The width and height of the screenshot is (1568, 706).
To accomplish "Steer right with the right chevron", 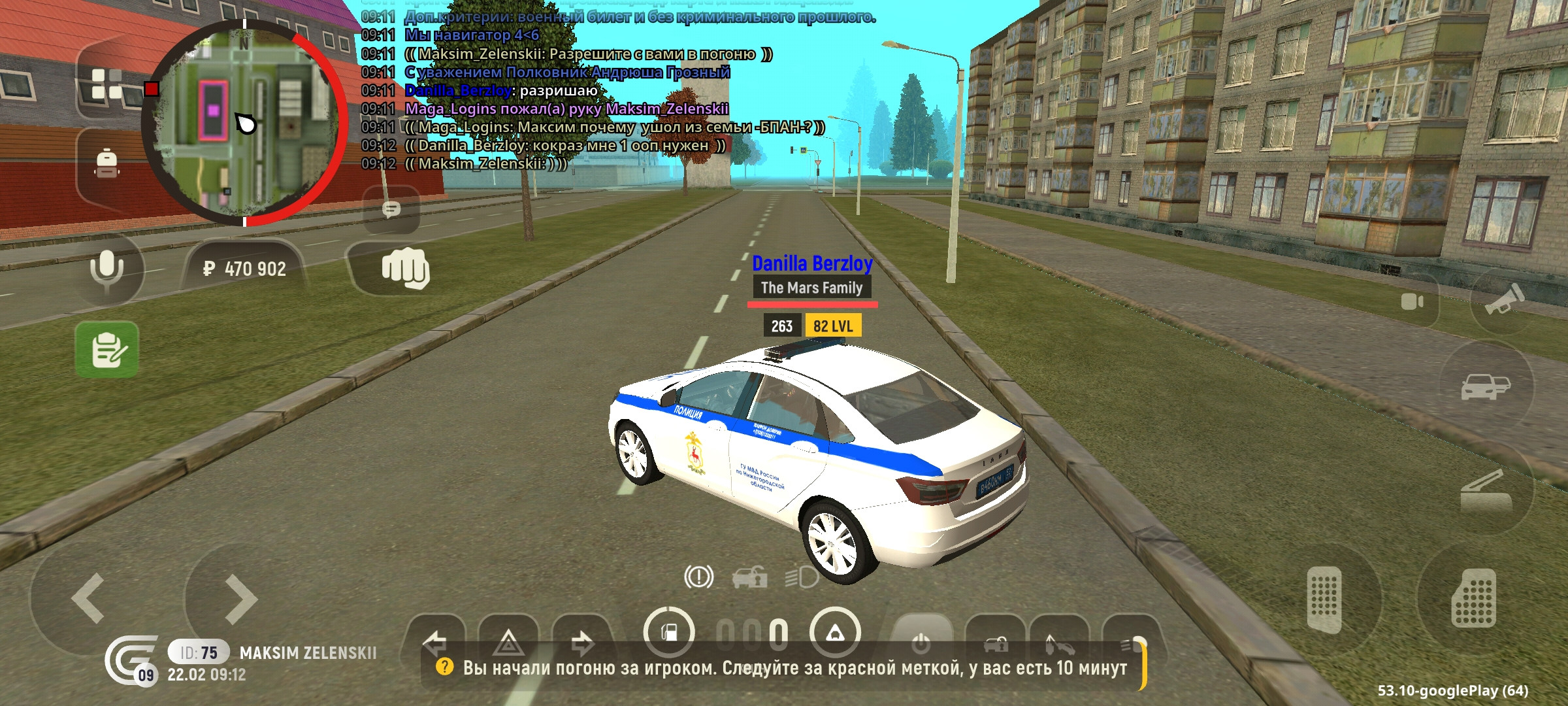I will (240, 598).
